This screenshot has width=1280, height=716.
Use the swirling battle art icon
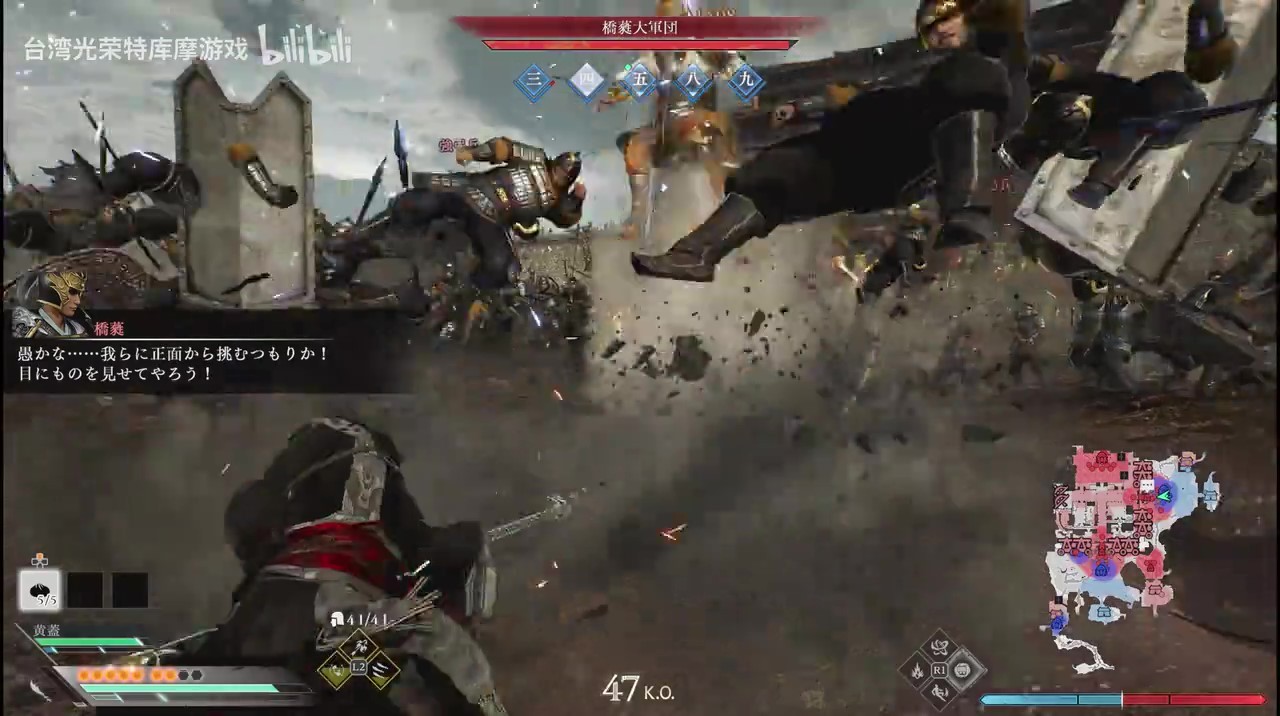[940, 648]
